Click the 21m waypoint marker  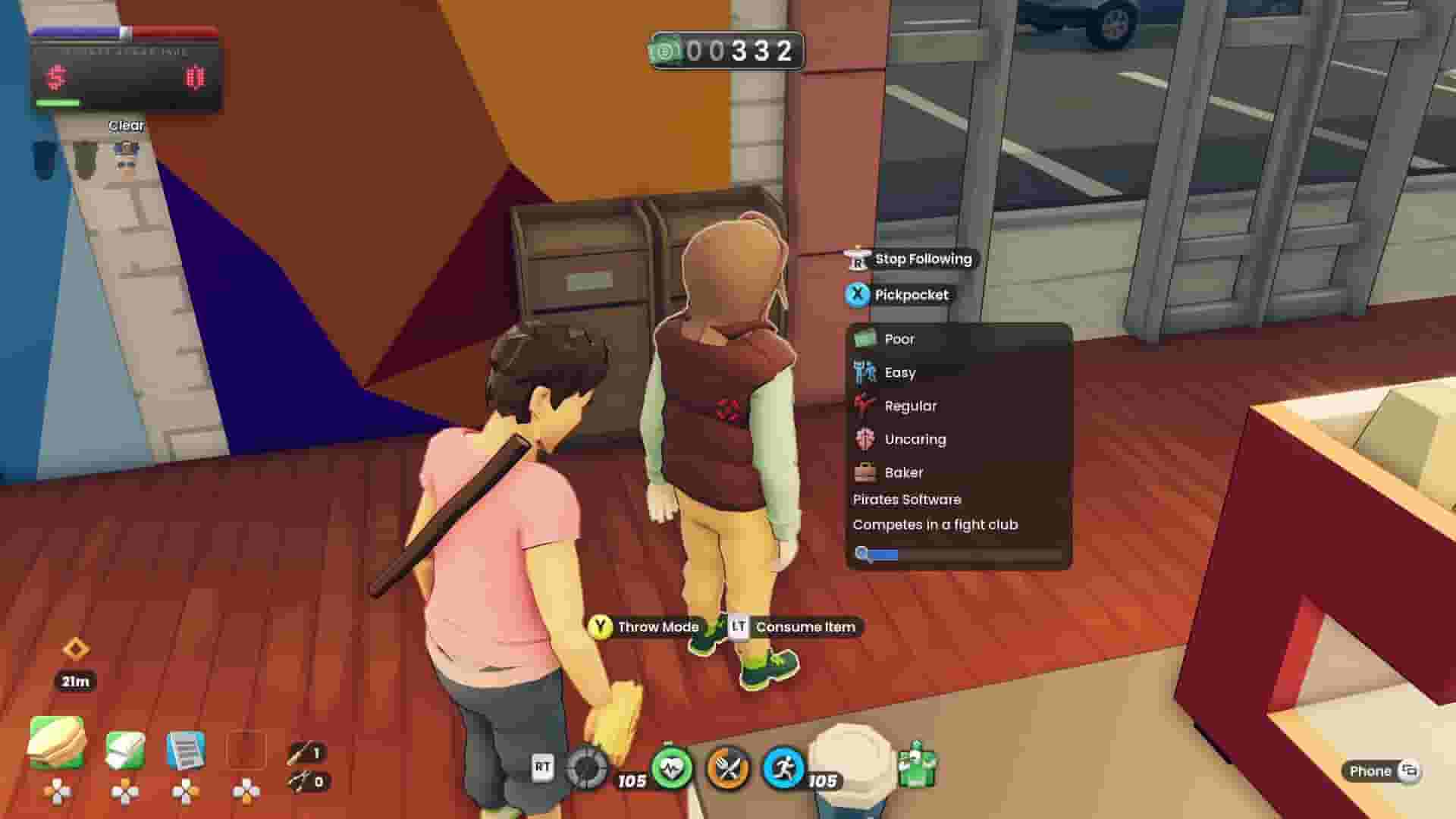[x=74, y=666]
